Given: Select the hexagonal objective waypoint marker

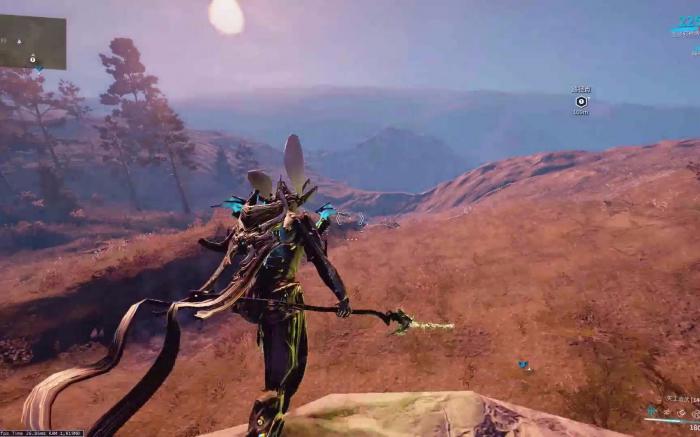Looking at the screenshot, I should [x=581, y=101].
